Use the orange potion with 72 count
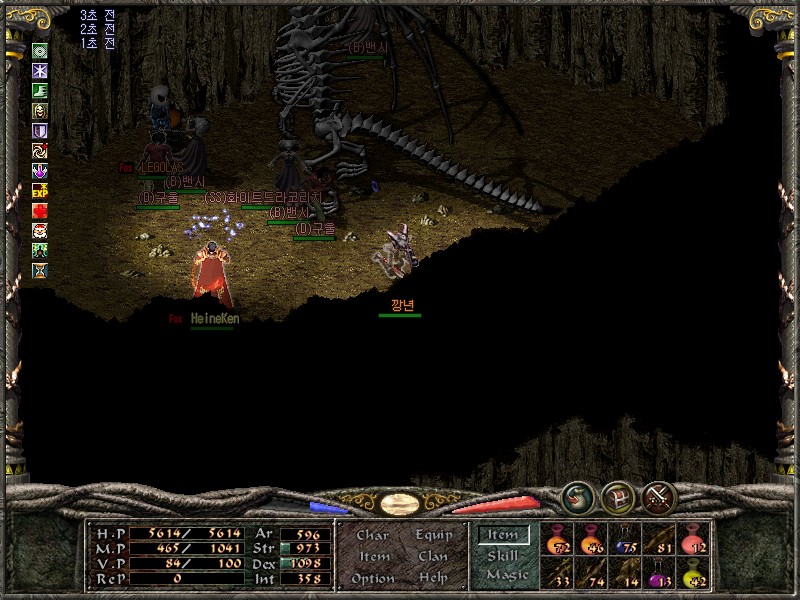The height and width of the screenshot is (600, 800). 557,540
